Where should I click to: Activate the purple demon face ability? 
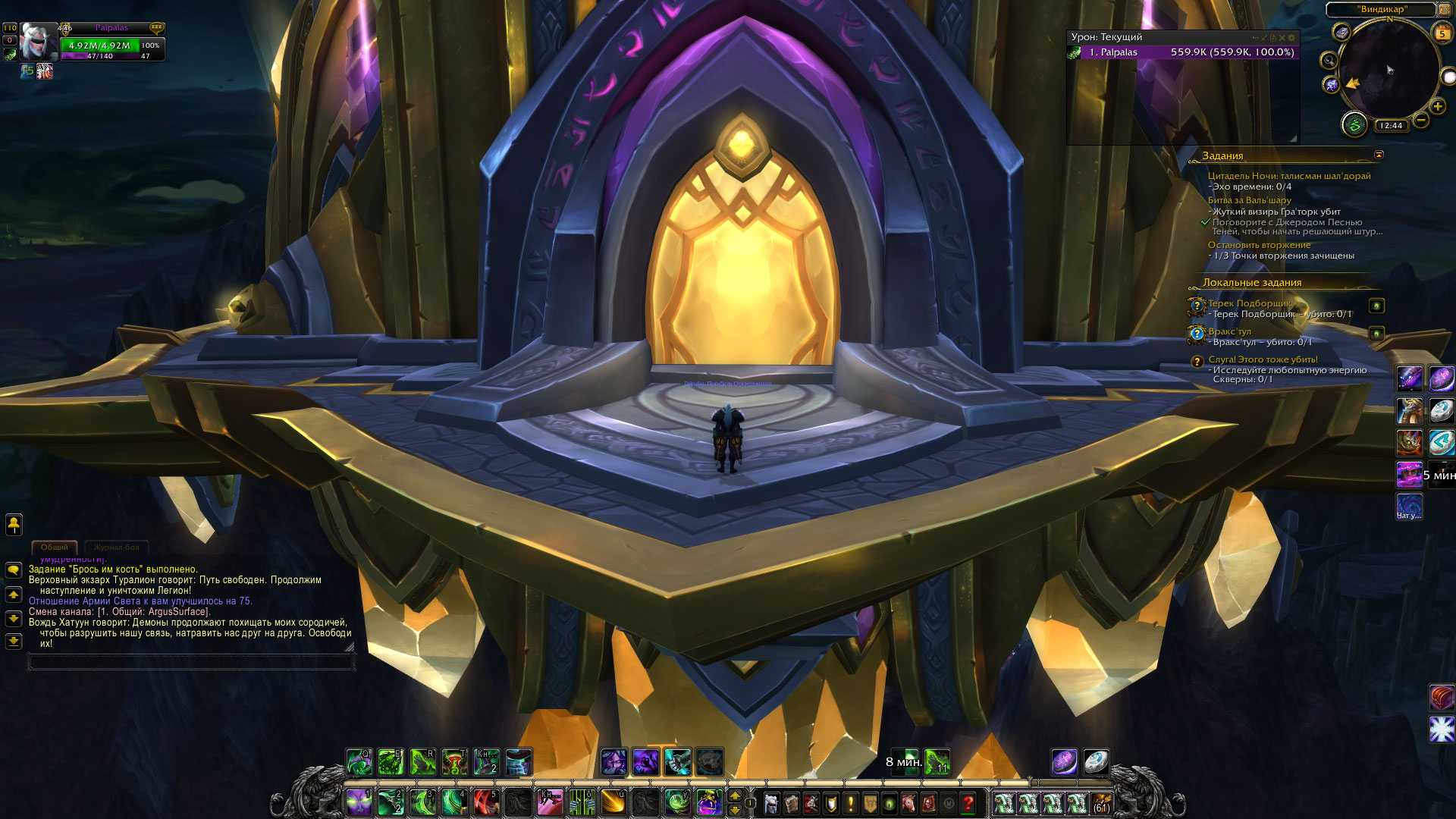(358, 802)
